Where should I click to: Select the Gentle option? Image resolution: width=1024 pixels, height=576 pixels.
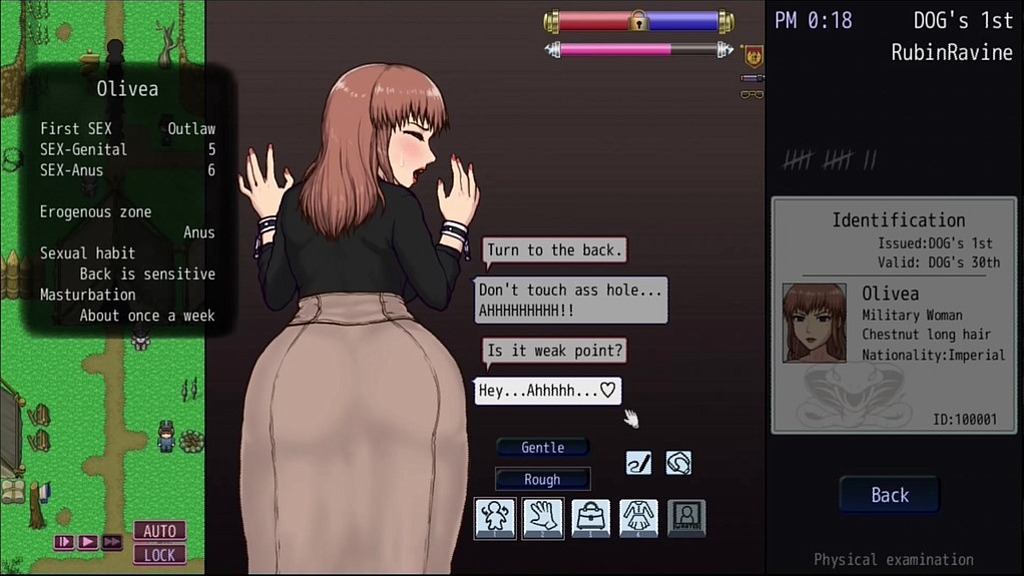coord(543,448)
